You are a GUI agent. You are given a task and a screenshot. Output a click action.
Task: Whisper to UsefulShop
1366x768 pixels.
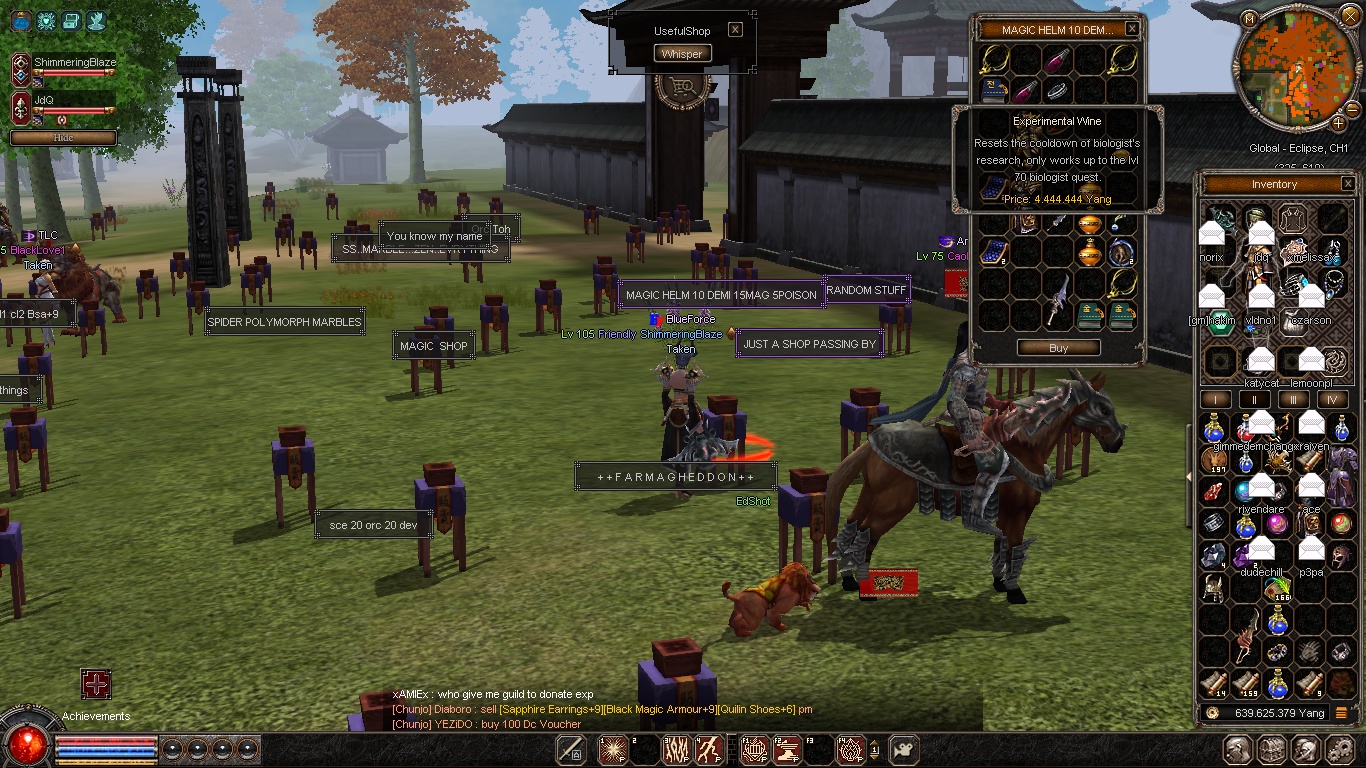pos(682,54)
